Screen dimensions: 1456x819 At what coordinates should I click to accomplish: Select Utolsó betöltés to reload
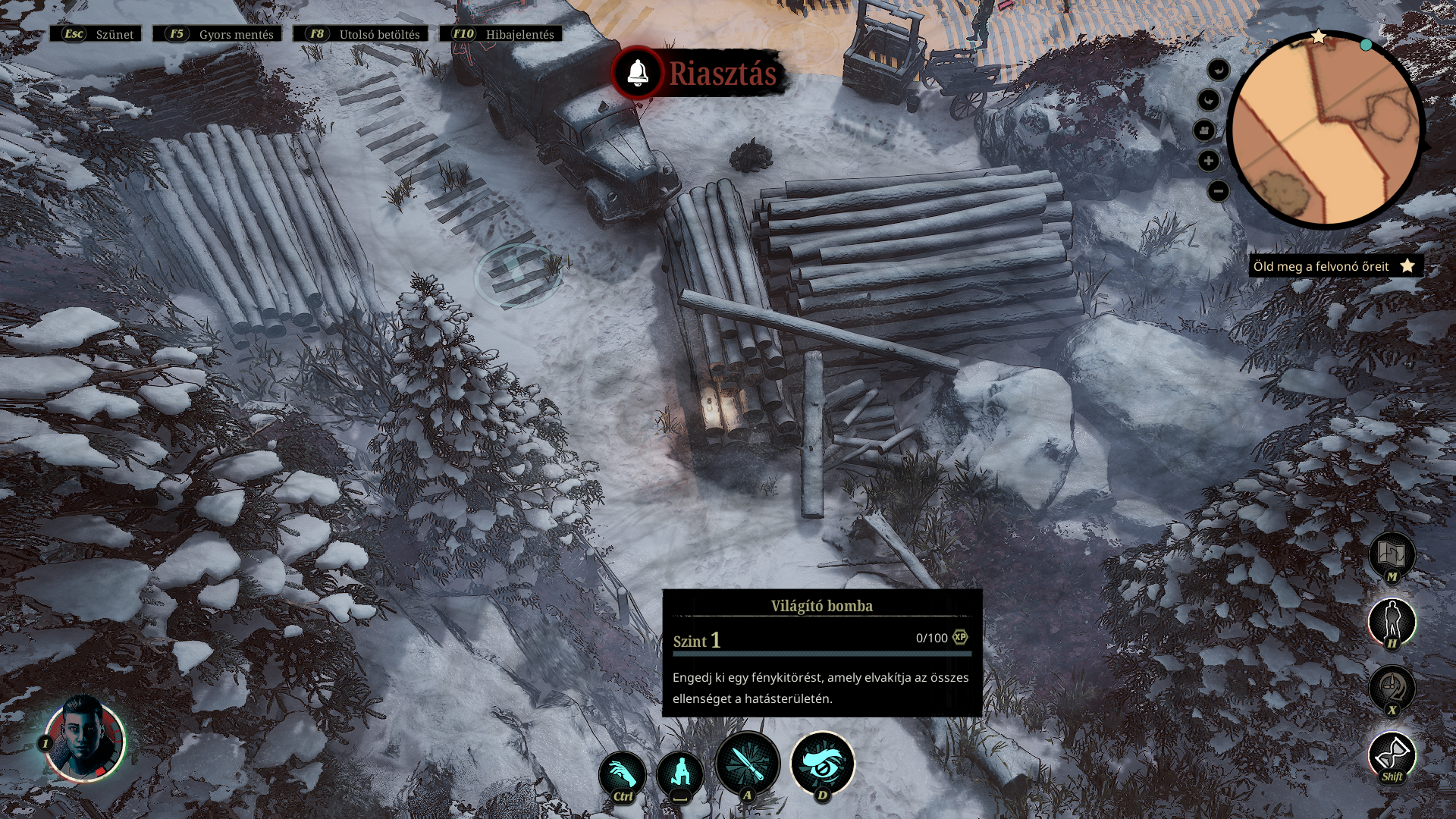click(x=361, y=34)
